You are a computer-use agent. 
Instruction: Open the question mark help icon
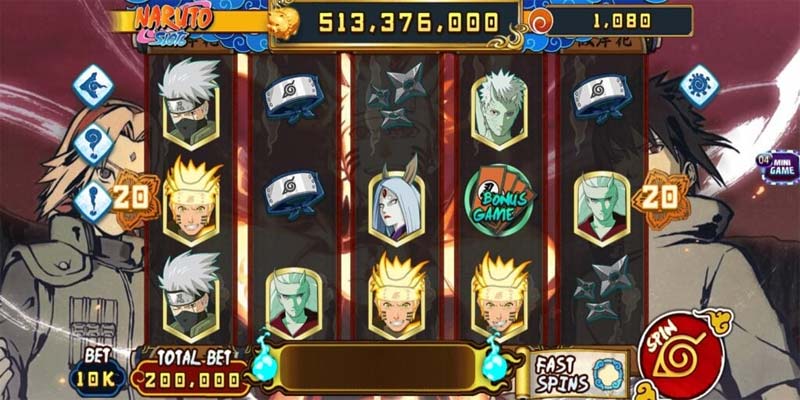click(x=93, y=144)
